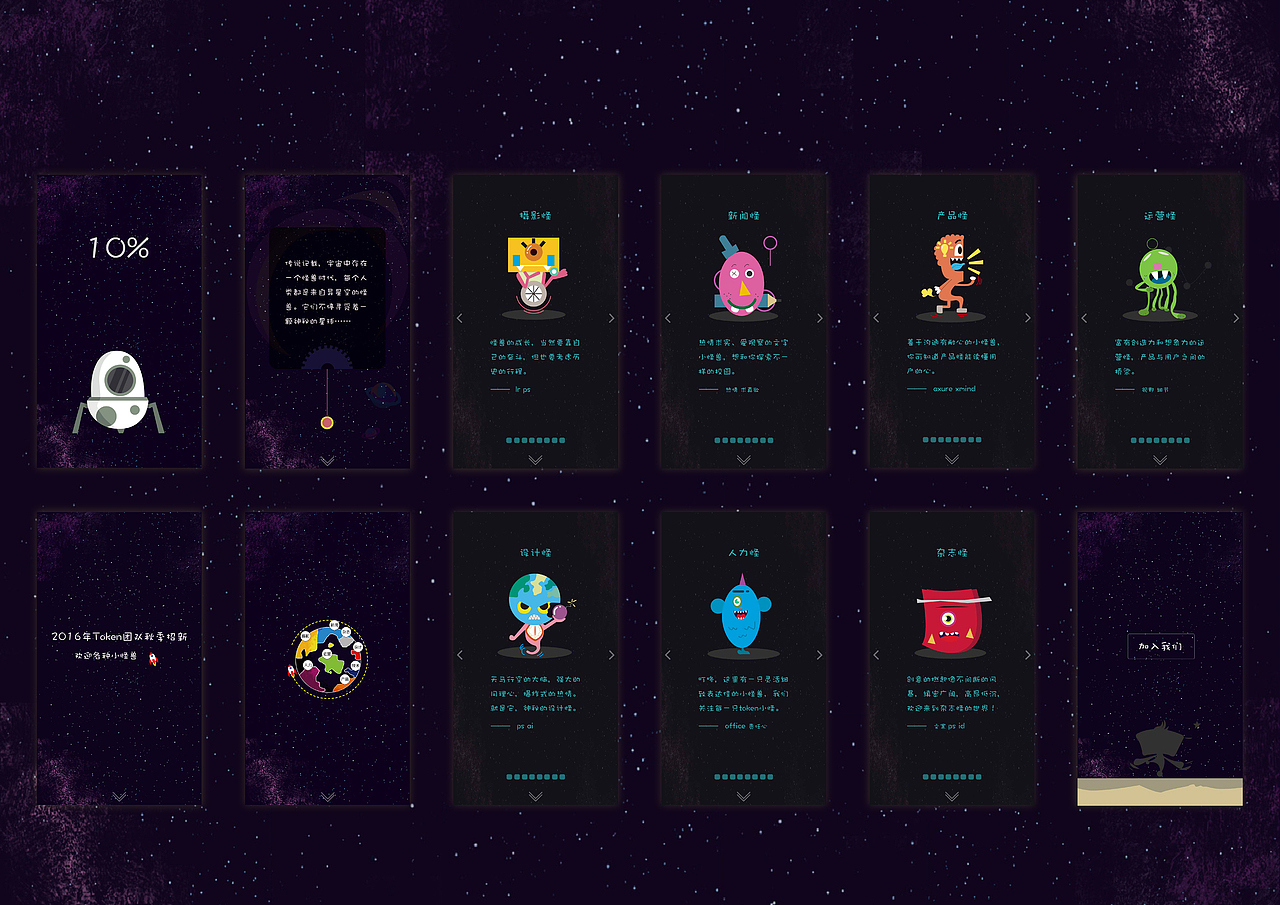The height and width of the screenshot is (905, 1280).
Task: Click the 2016年Token团队秋季招新 recruiting text
Action: pos(120,636)
